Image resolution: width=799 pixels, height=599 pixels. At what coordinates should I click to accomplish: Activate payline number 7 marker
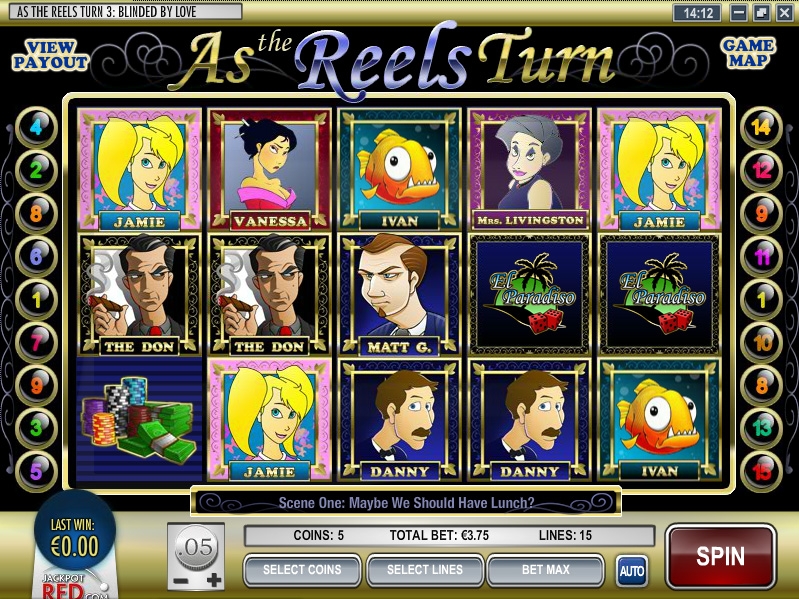[x=38, y=342]
